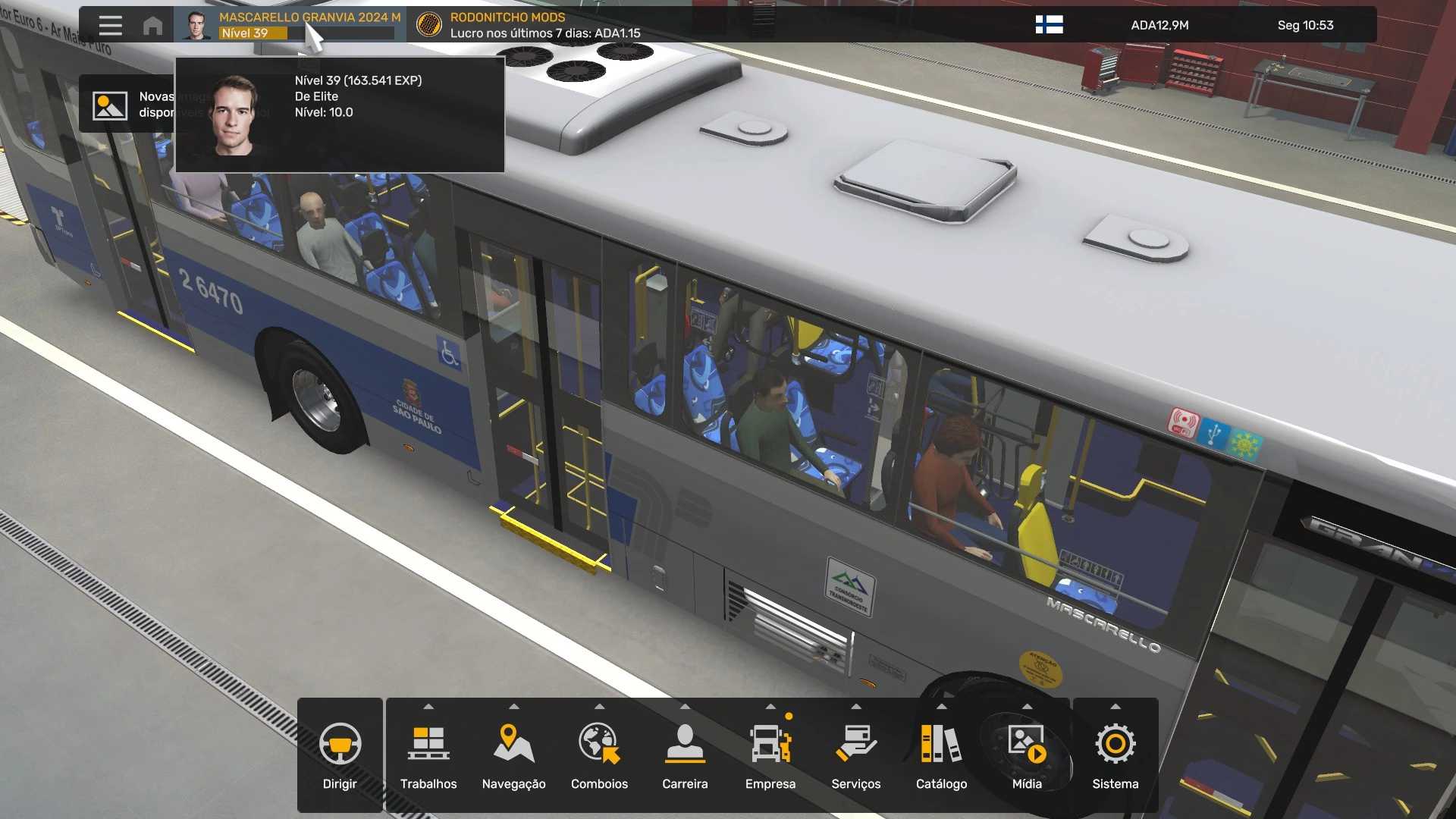Viewport: 1456px width, 819px height.
Task: Open the RODONITCHO MODS company panel
Action: (x=528, y=25)
